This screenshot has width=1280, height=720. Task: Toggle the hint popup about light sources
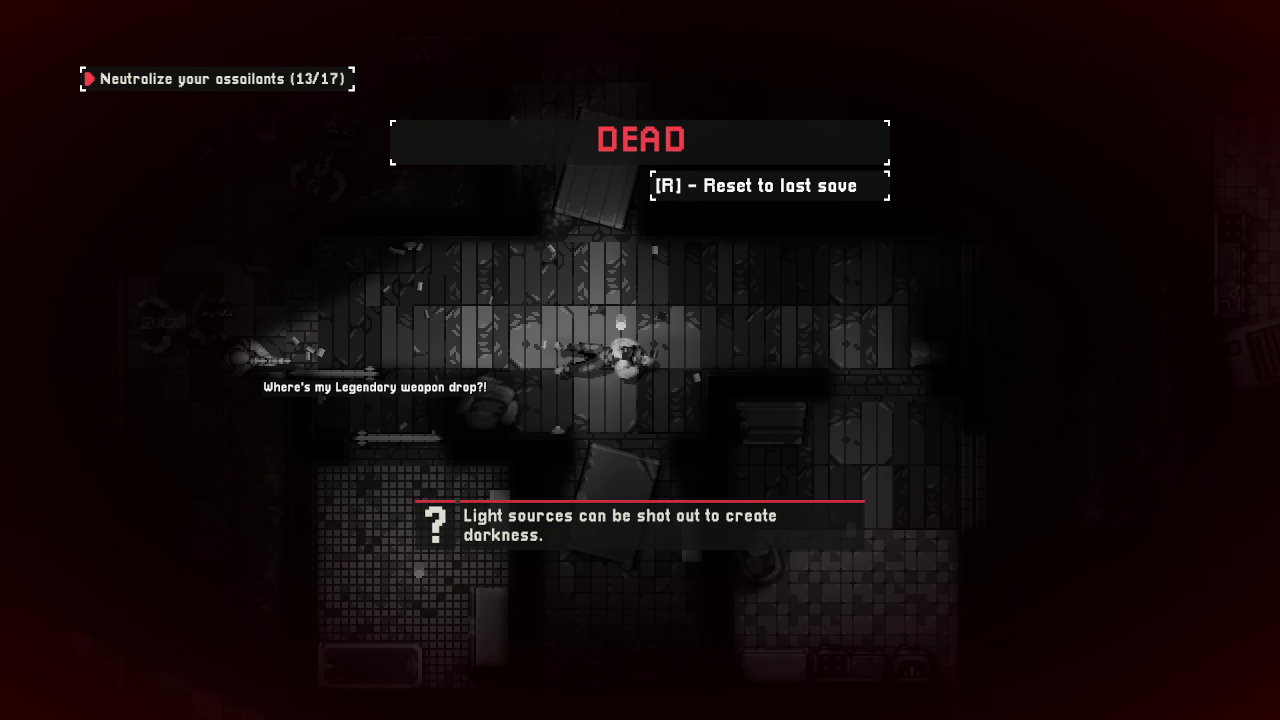click(x=640, y=524)
